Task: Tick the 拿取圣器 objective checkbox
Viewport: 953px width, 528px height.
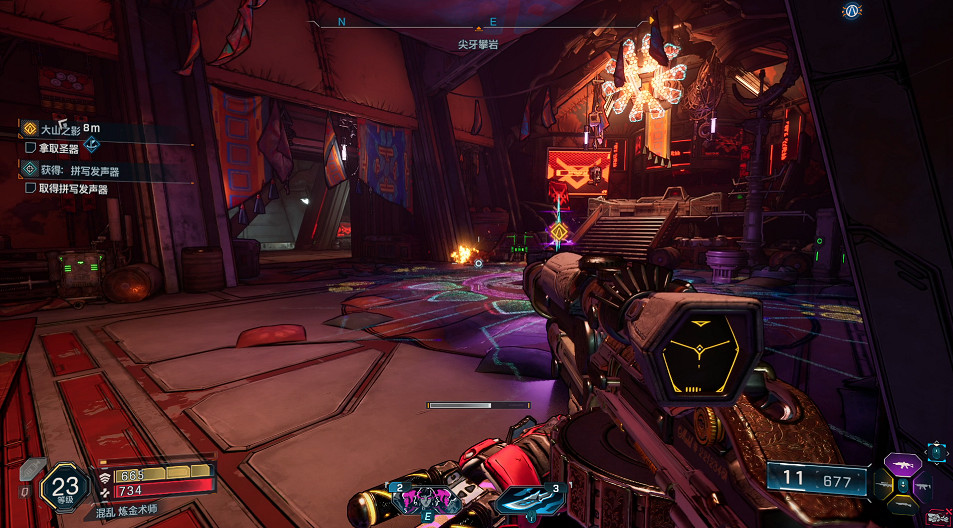Action: click(30, 148)
